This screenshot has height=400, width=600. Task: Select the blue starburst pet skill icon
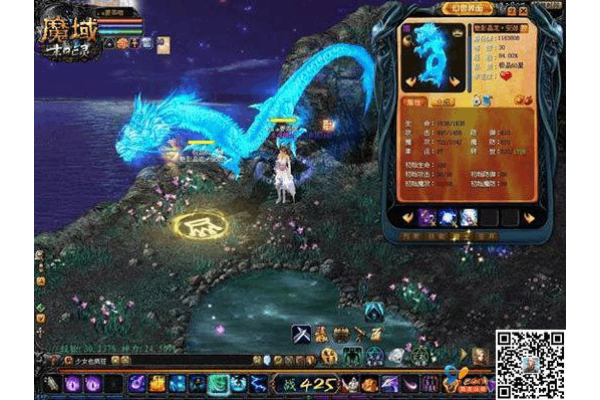pyautogui.click(x=448, y=217)
